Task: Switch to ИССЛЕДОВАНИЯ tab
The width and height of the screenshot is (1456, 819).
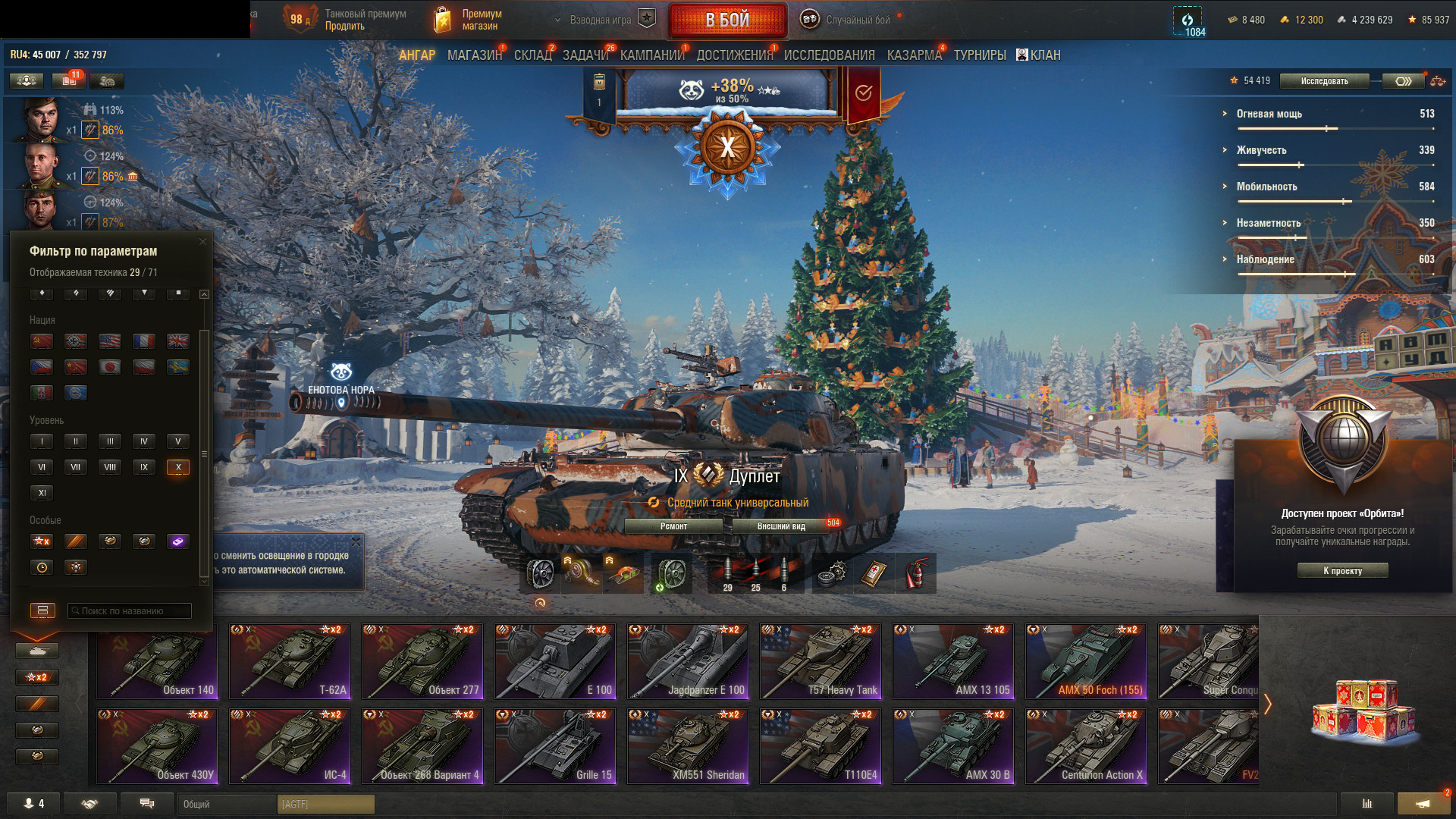Action: pyautogui.click(x=829, y=55)
